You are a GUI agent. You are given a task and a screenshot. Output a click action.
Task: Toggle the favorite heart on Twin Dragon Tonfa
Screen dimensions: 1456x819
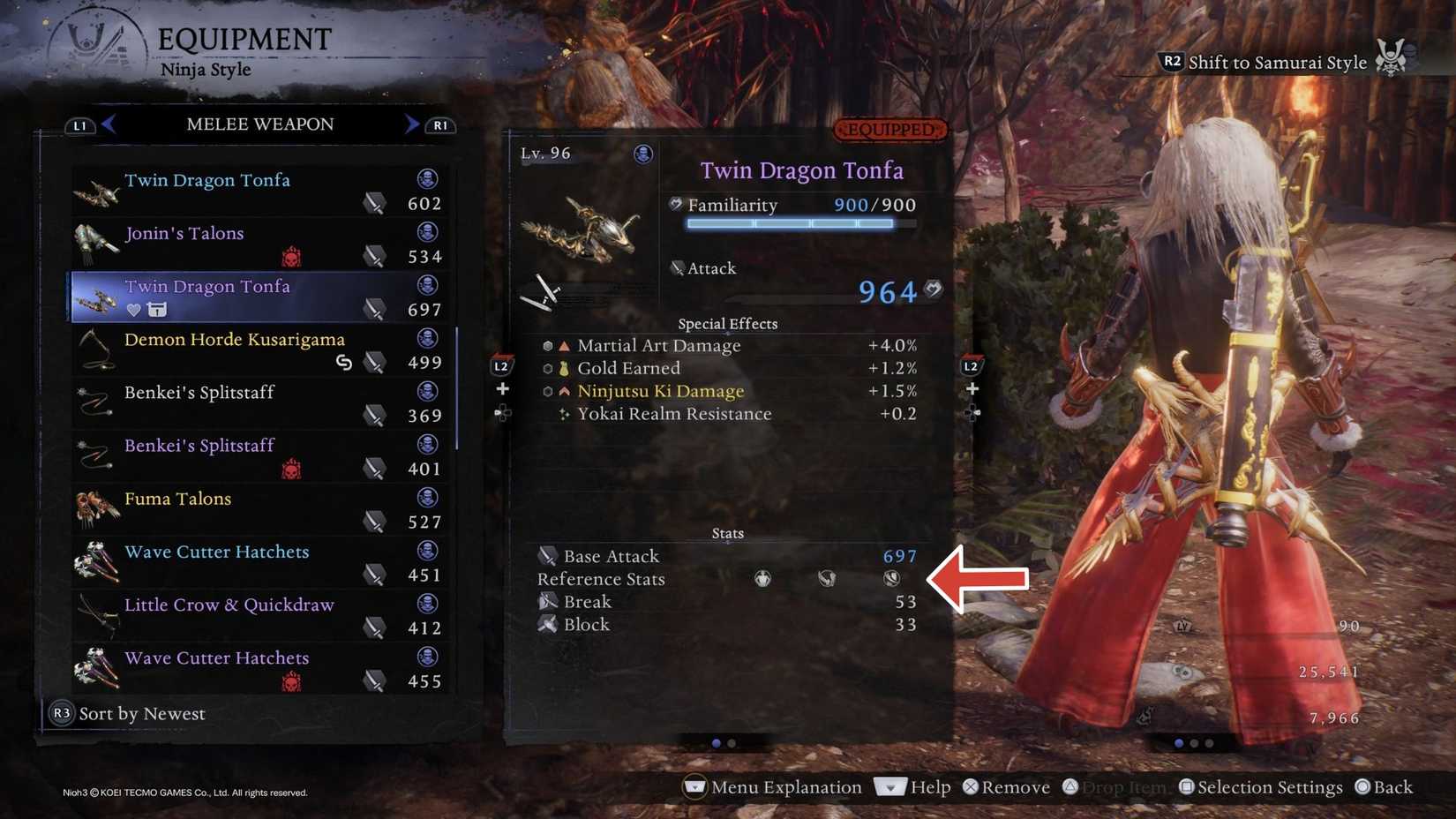point(133,309)
